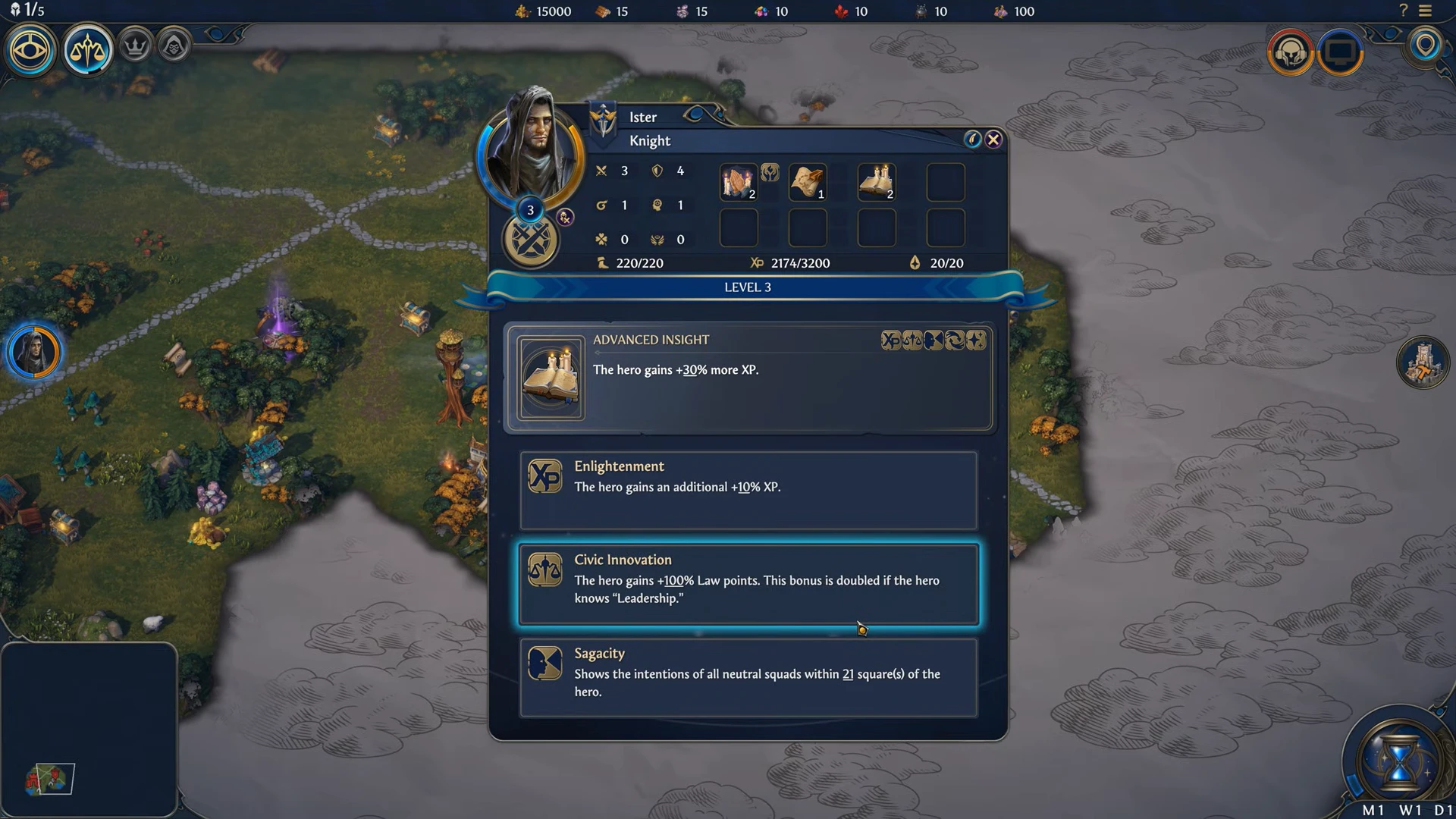The height and width of the screenshot is (819, 1456).
Task: Open the town icon on right edge
Action: [x=1423, y=362]
